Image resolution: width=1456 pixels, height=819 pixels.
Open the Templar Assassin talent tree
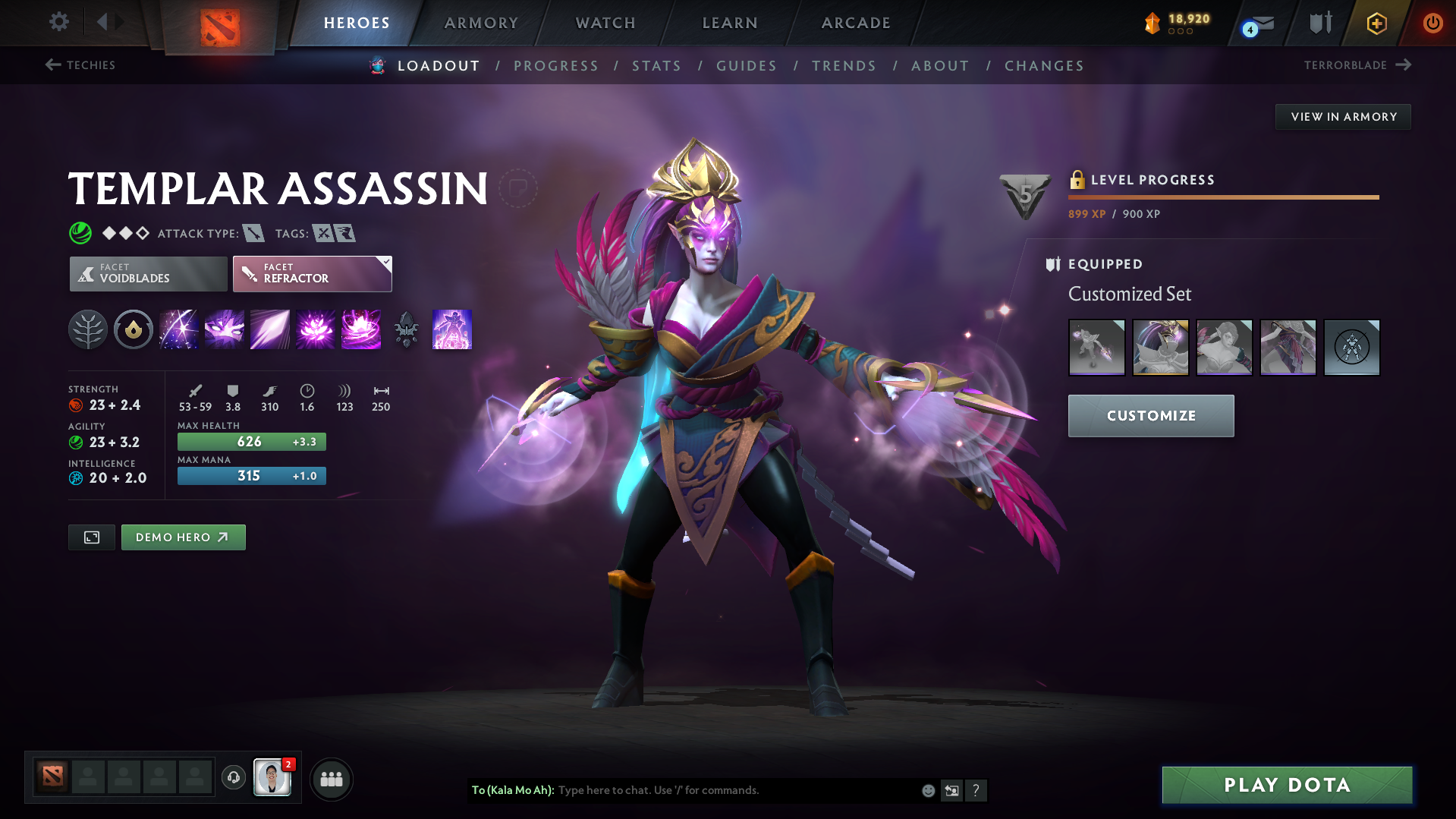(88, 329)
